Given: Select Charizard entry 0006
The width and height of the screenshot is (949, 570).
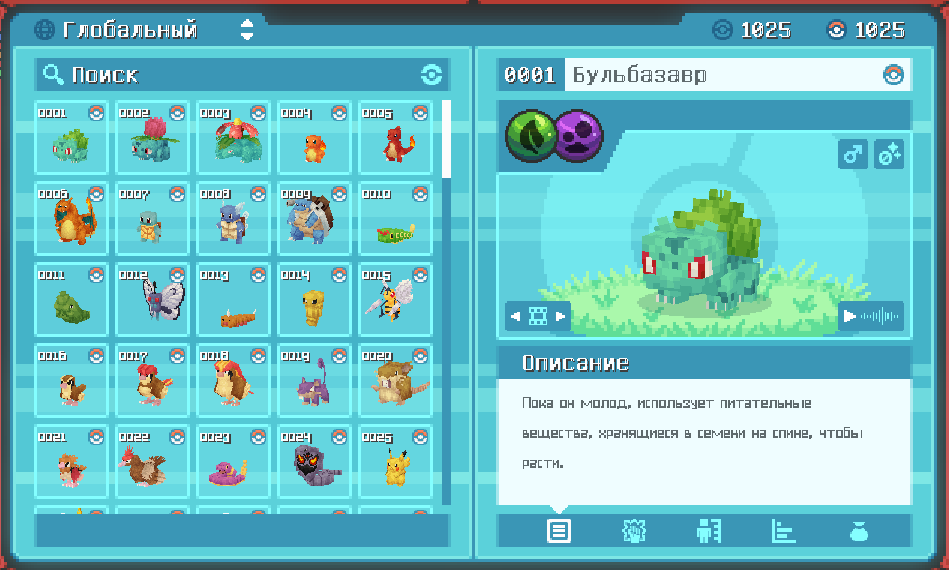Looking at the screenshot, I should pyautogui.click(x=72, y=218).
